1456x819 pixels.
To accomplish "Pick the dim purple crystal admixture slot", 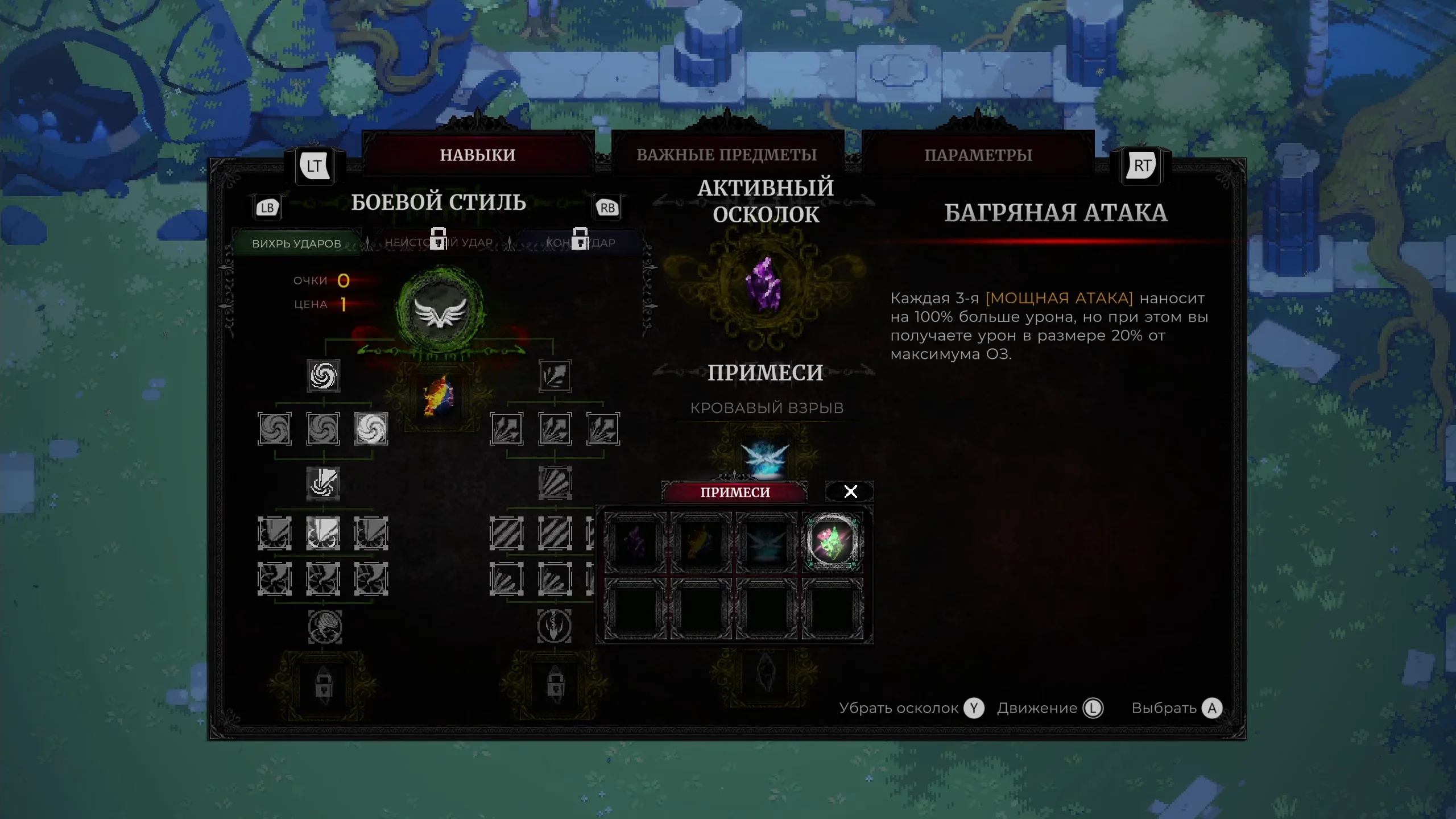I will (x=635, y=542).
